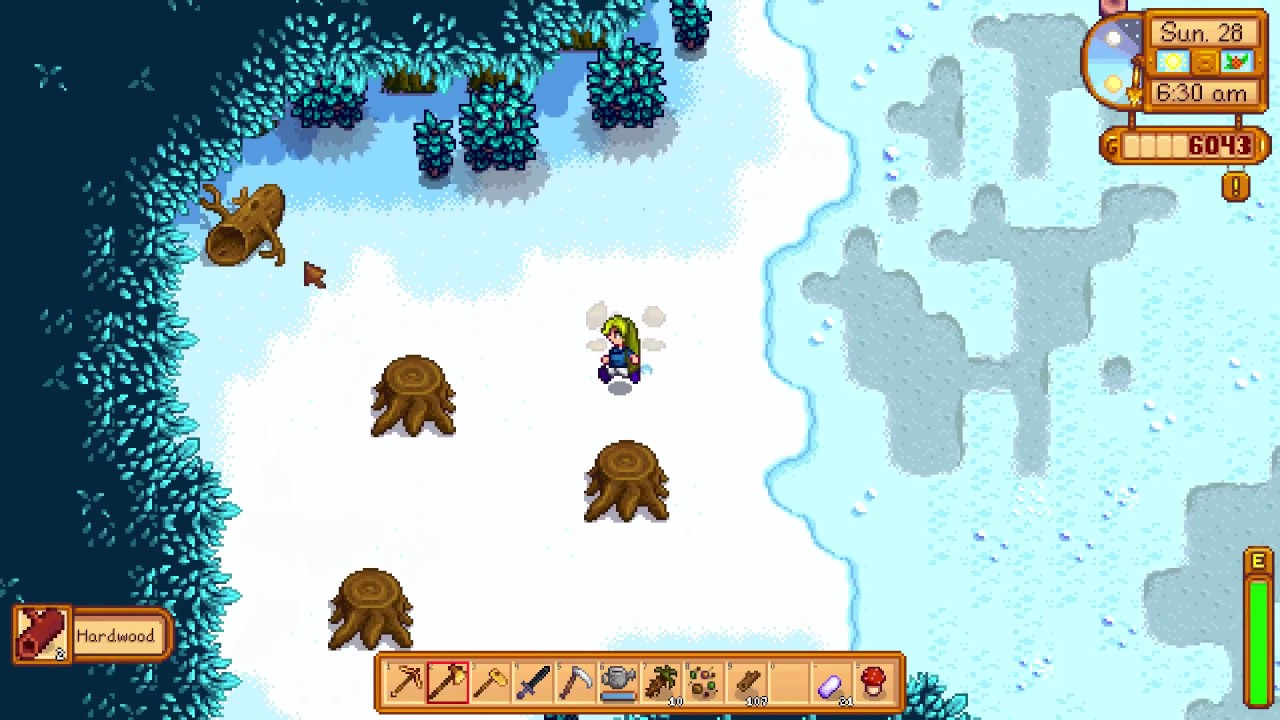Equip the sword from the toolbar
Image resolution: width=1280 pixels, height=720 pixels.
point(531,683)
